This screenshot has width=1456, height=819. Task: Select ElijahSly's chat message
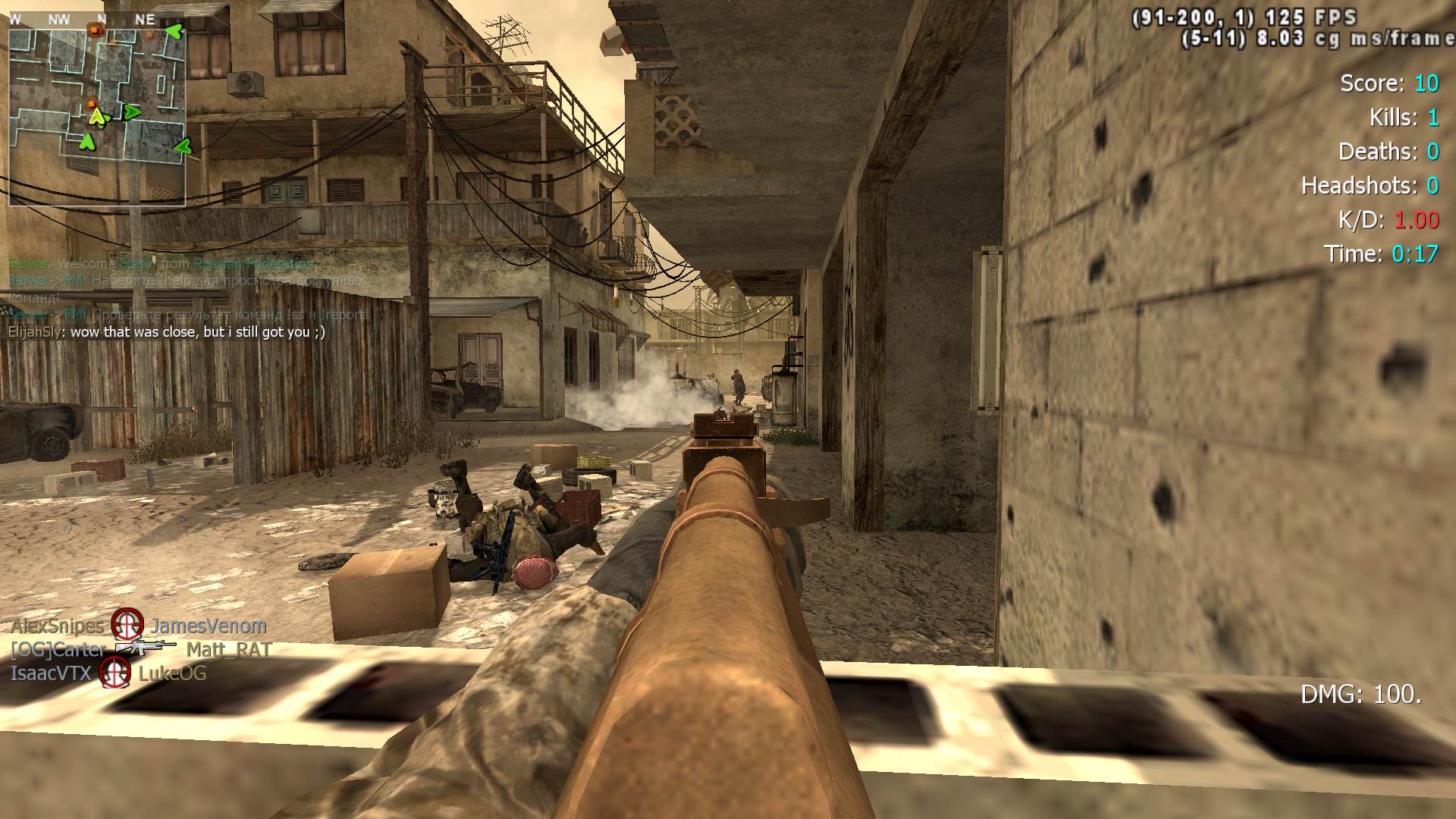coord(167,332)
